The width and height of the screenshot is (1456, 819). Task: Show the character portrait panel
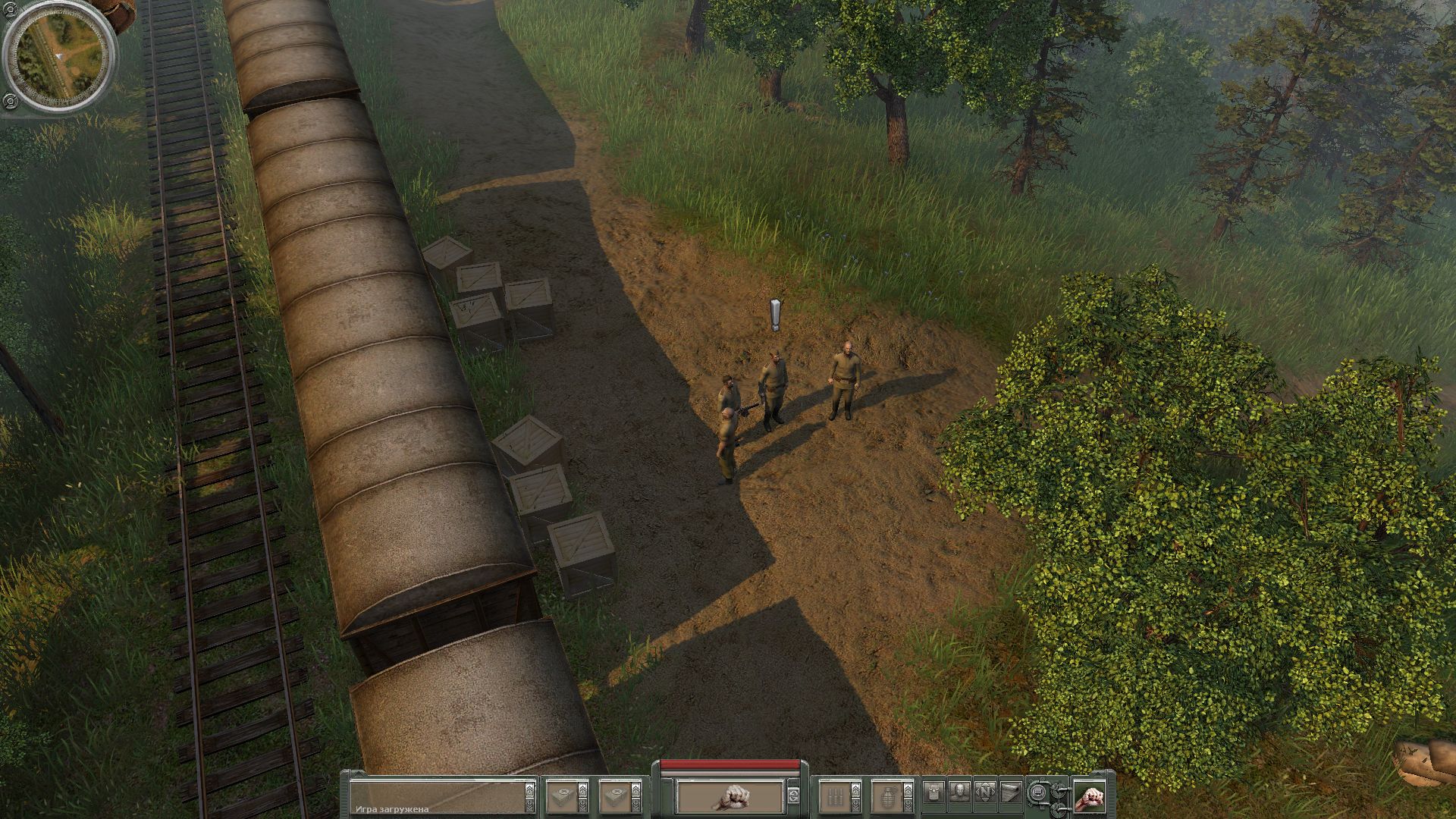(x=959, y=793)
